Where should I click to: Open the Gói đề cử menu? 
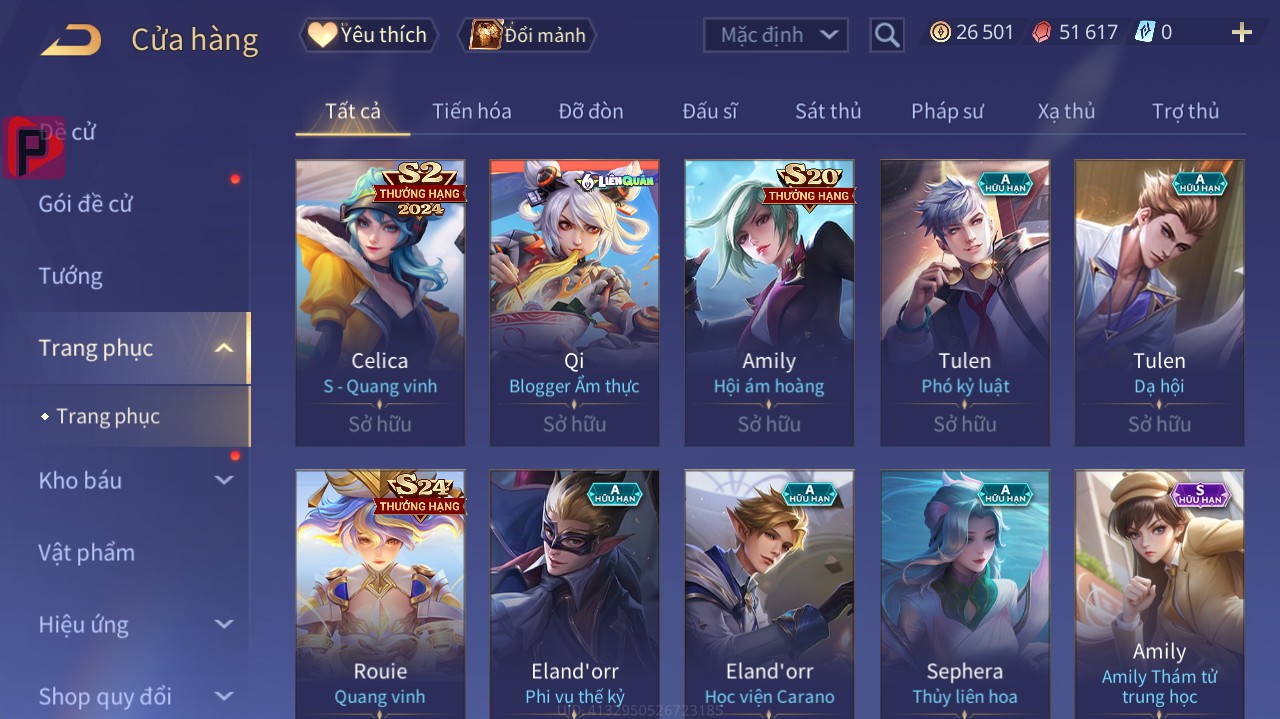(86, 204)
